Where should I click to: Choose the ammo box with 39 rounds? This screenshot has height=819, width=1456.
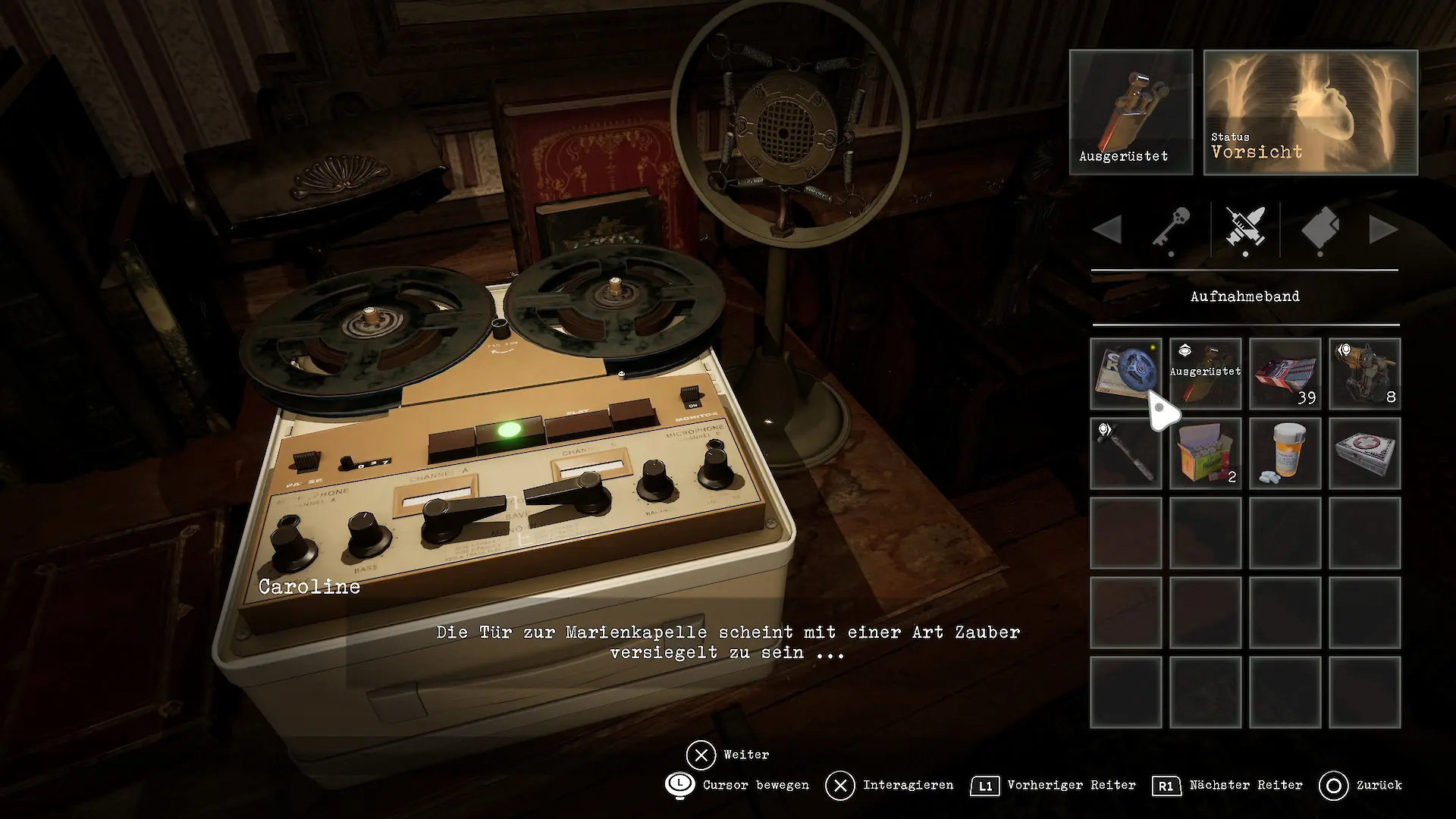1285,374
